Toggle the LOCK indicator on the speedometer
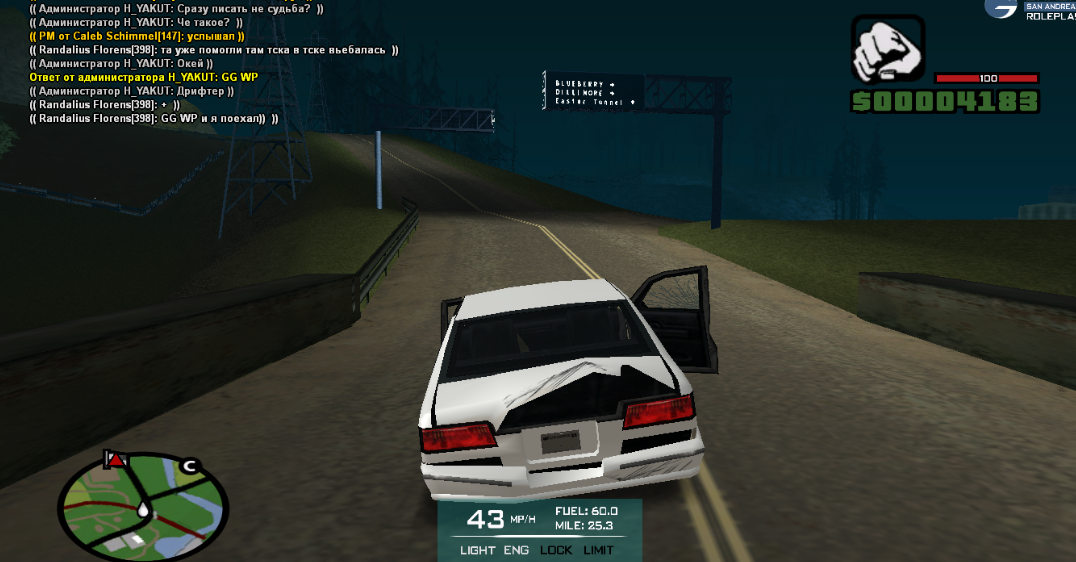Viewport: 1076px width, 562px height. (x=556, y=550)
